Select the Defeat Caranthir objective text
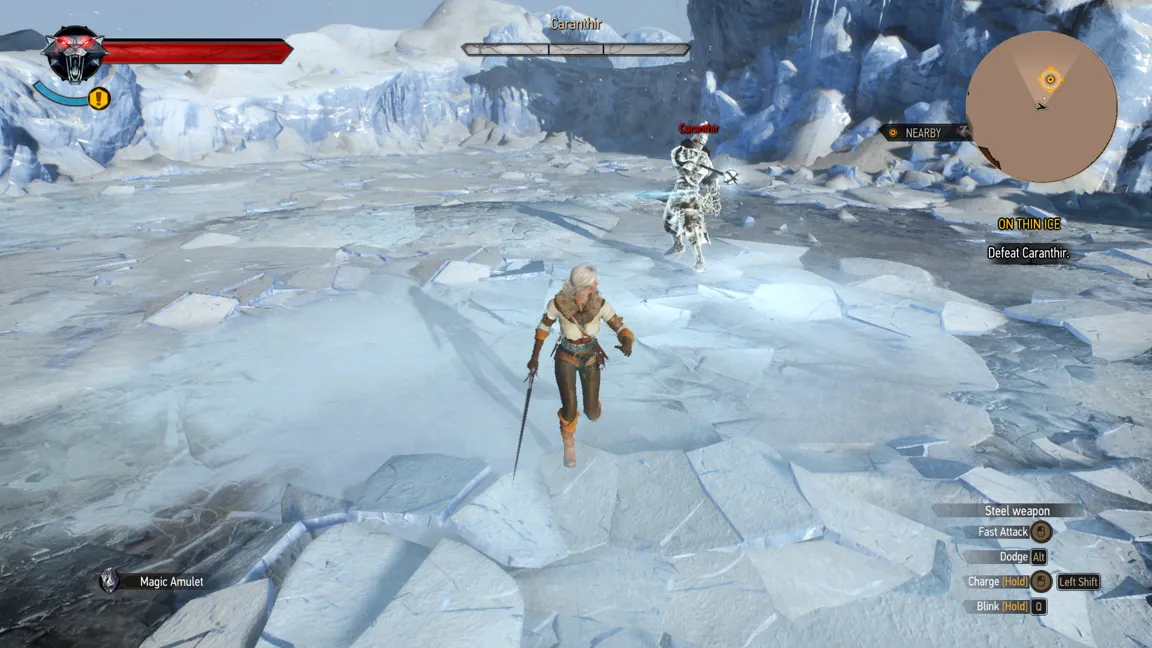 [1028, 253]
